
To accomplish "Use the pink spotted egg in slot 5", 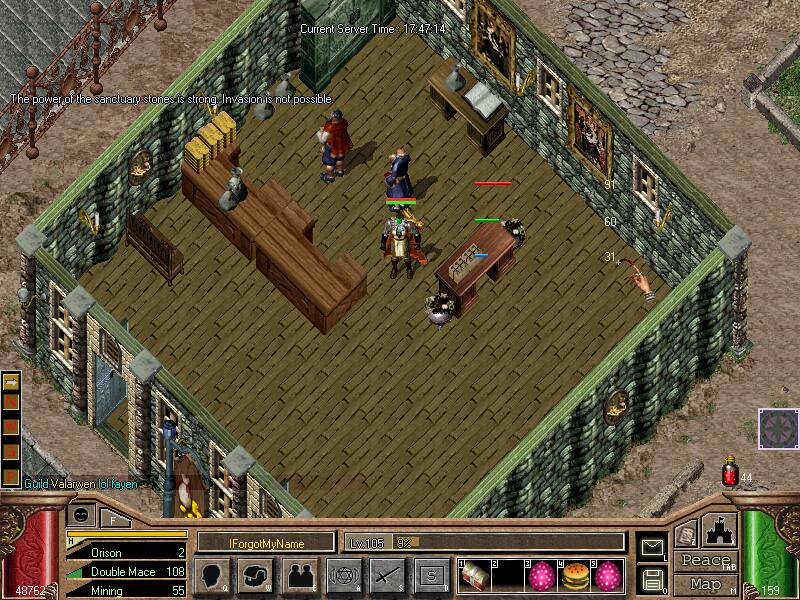I will coord(606,576).
